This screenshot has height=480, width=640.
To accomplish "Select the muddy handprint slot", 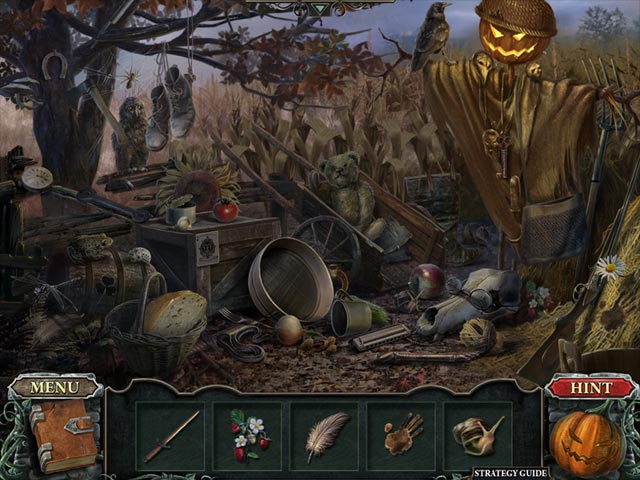I will point(402,436).
